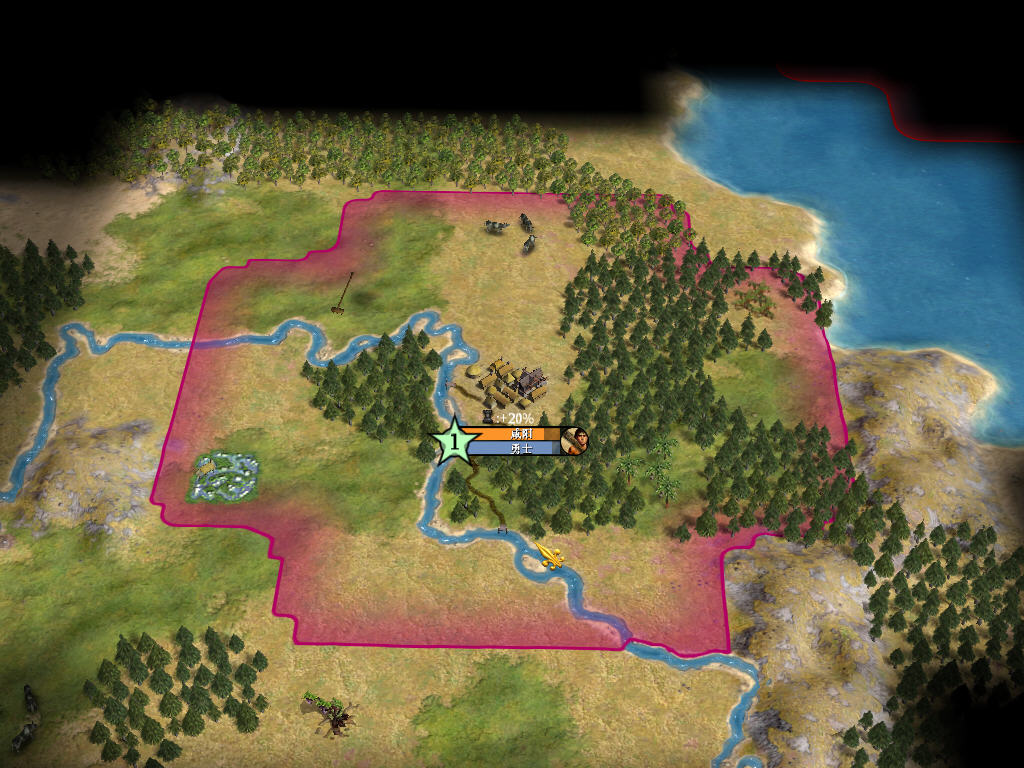Click the warrior production portrait icon
The image size is (1024, 768).
575,441
